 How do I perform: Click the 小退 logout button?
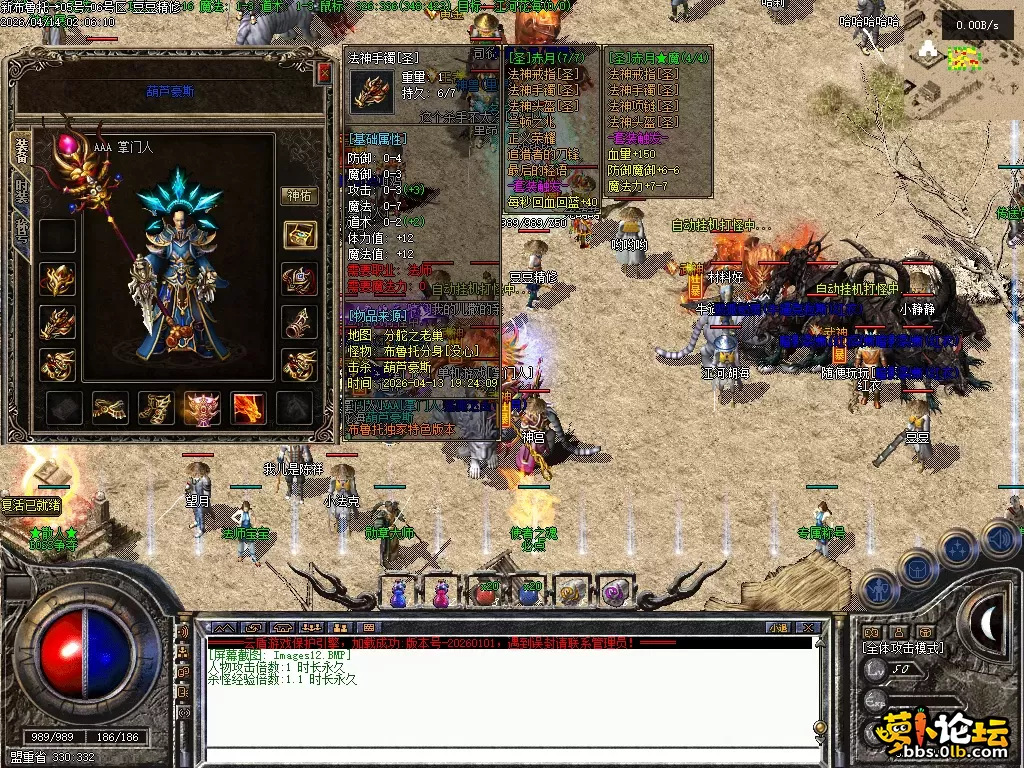click(x=778, y=628)
